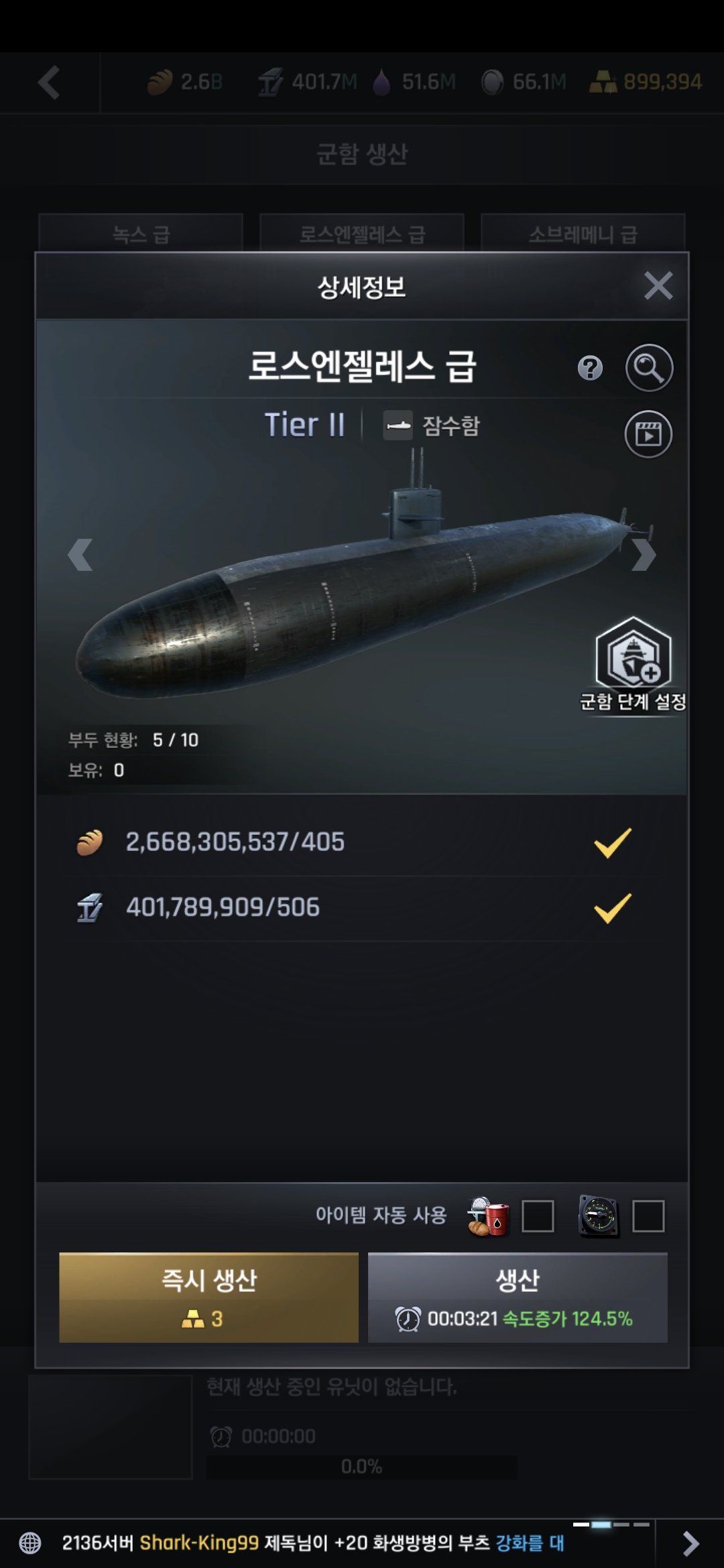Show the next ship with right arrow
Screen dimensions: 724x1568
(x=644, y=555)
